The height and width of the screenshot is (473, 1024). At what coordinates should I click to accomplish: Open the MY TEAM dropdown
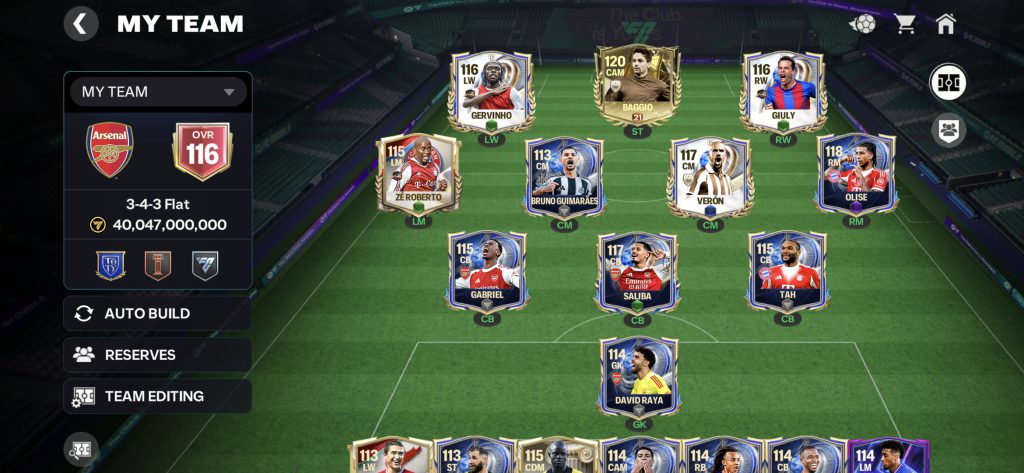158,92
